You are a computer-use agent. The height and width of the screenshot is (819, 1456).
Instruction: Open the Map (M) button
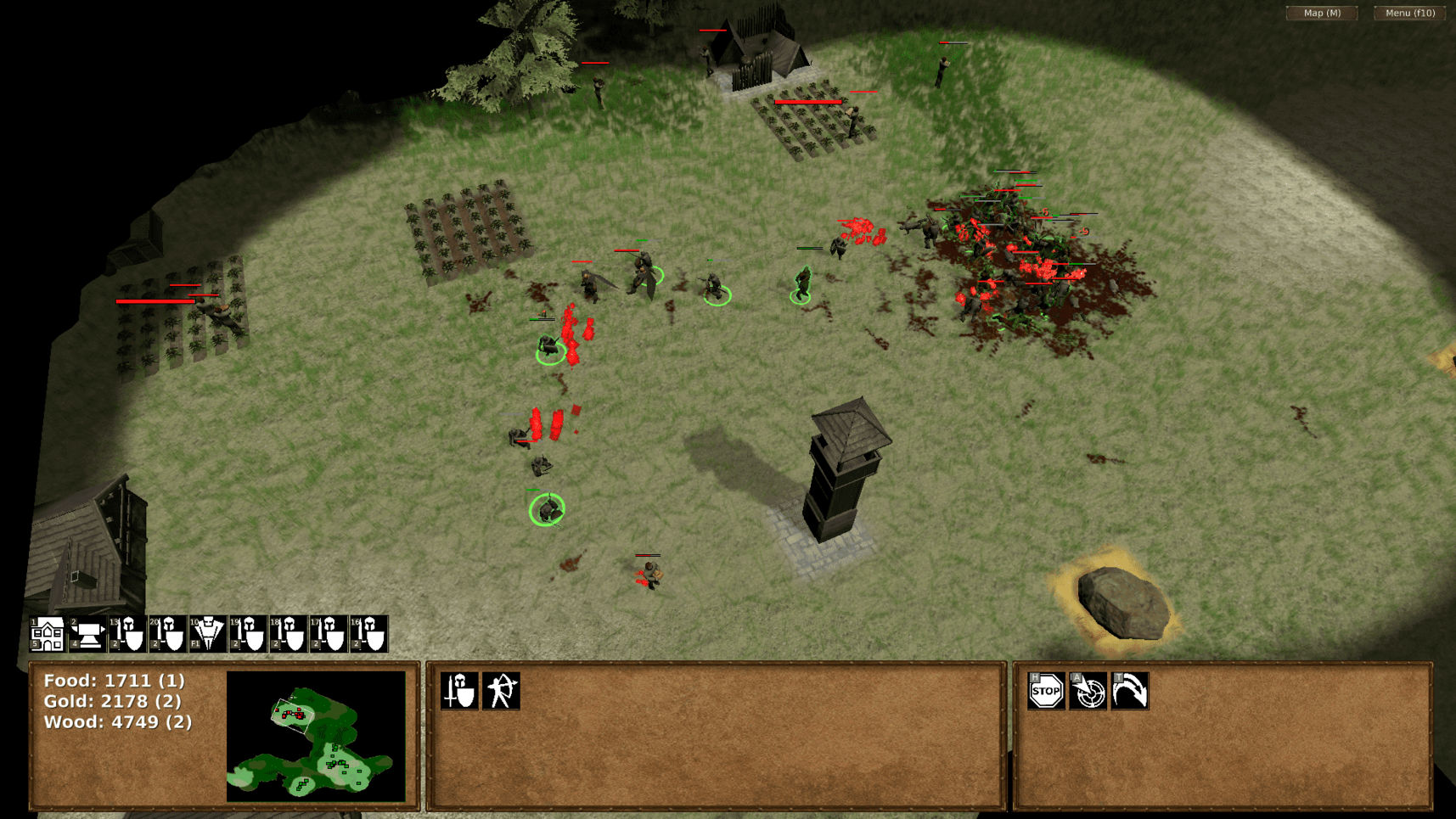tap(1322, 13)
